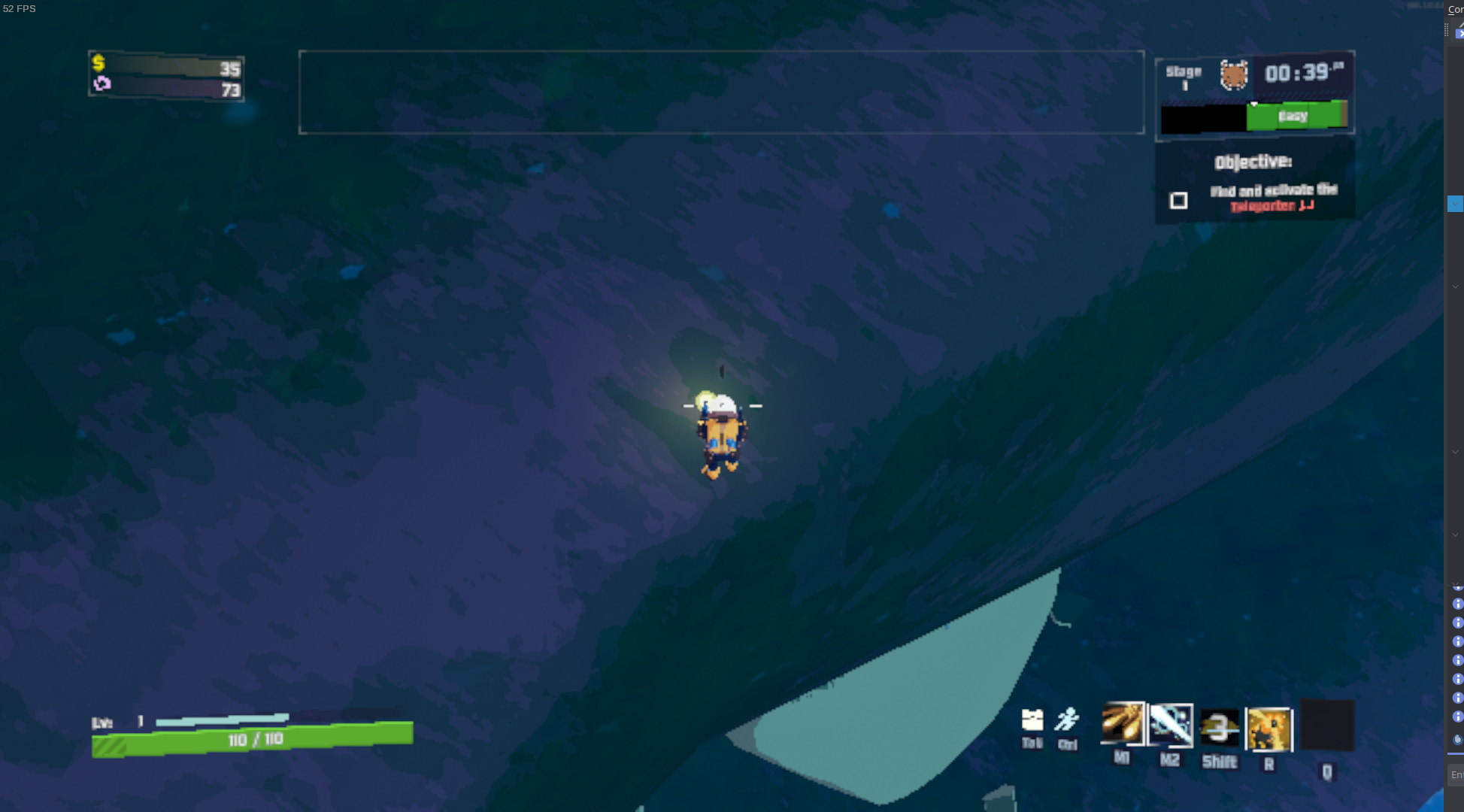The height and width of the screenshot is (812, 1464).
Task: Fire the R explosion special skill
Action: pos(1269,729)
